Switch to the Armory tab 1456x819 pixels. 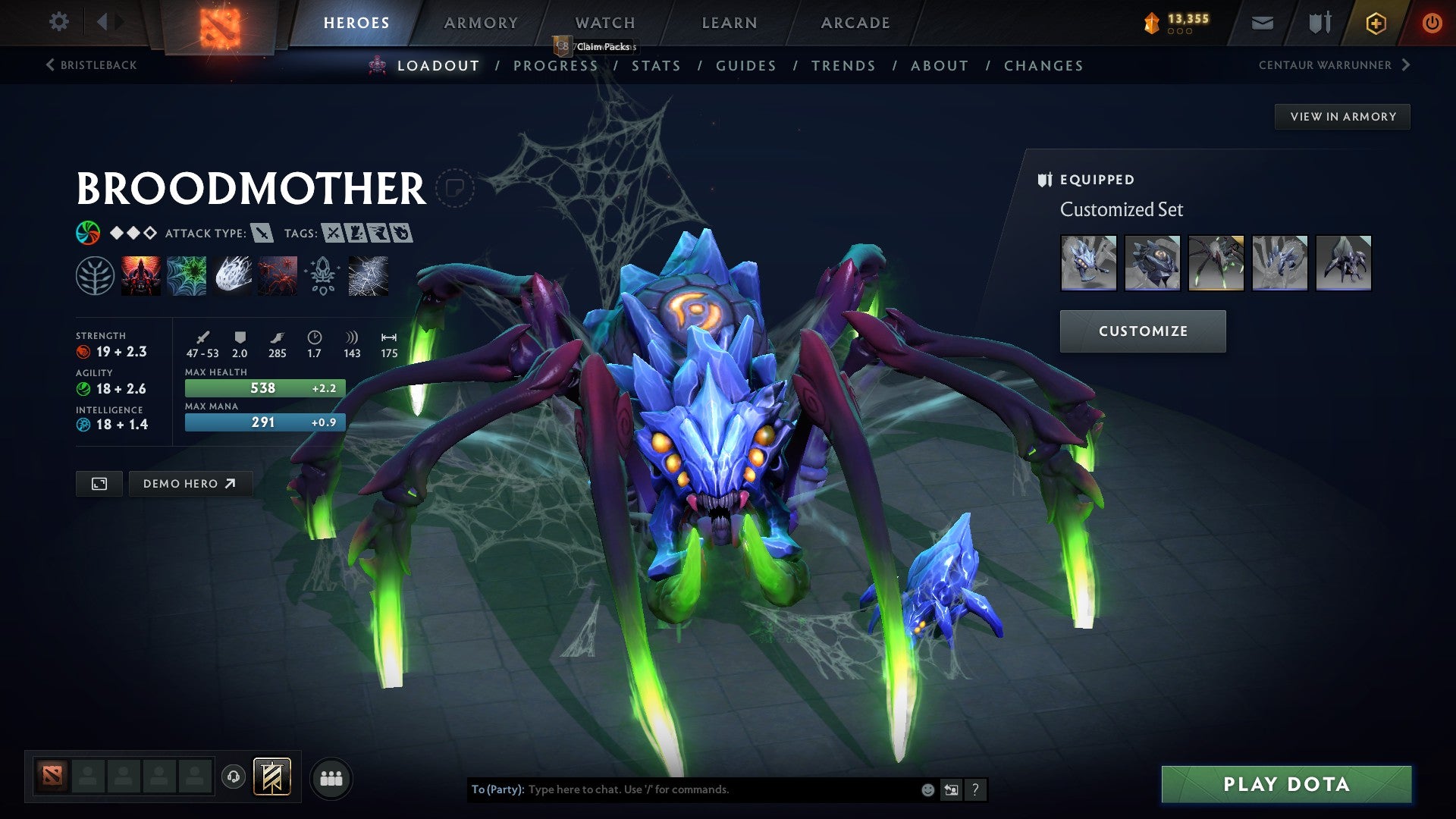point(481,23)
